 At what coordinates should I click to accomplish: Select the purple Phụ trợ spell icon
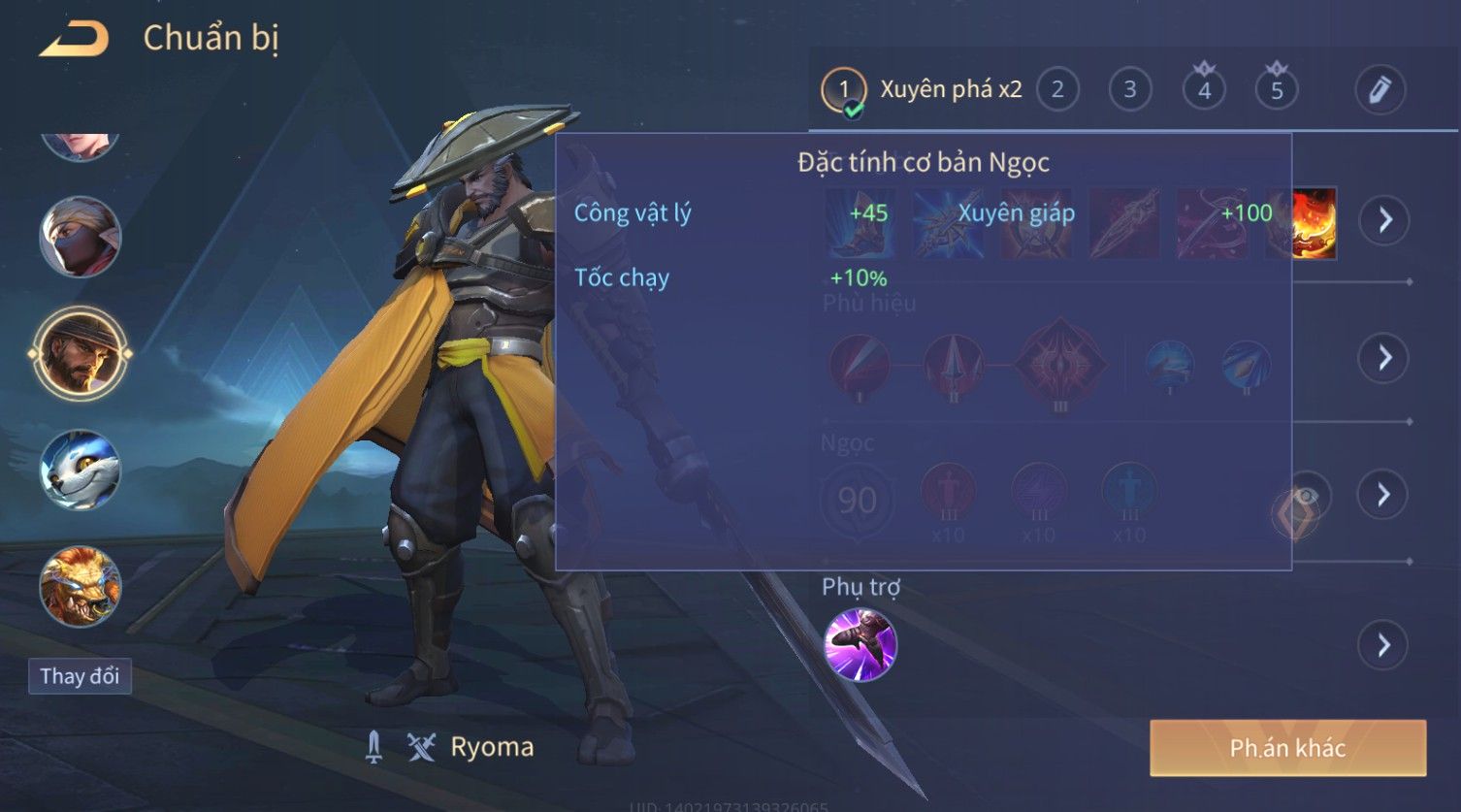click(x=860, y=645)
